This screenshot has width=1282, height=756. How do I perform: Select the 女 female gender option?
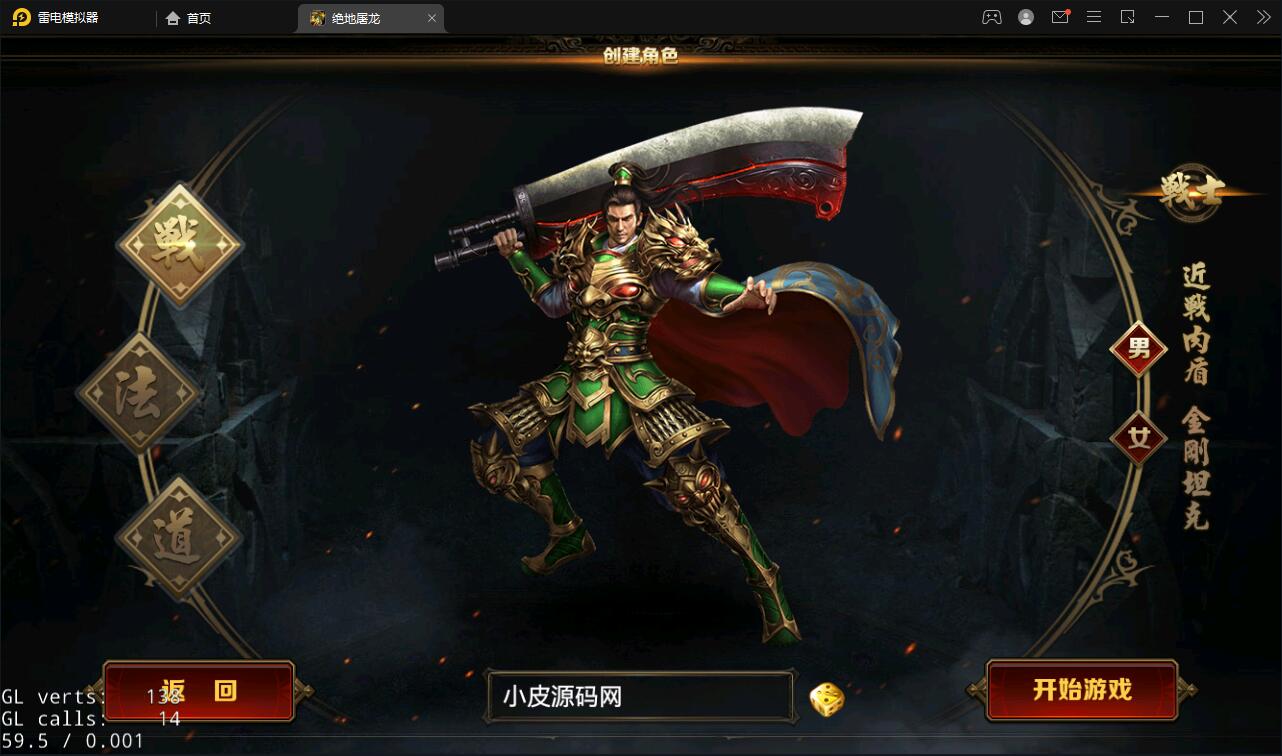click(x=1139, y=437)
